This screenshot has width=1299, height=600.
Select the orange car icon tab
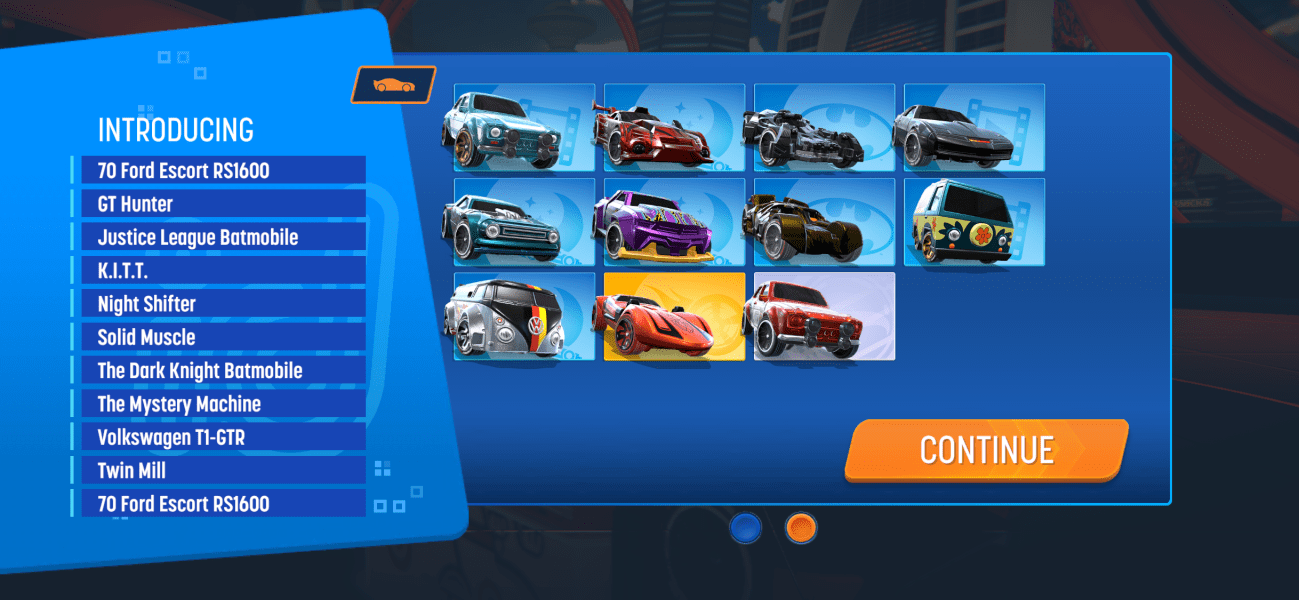(x=394, y=85)
